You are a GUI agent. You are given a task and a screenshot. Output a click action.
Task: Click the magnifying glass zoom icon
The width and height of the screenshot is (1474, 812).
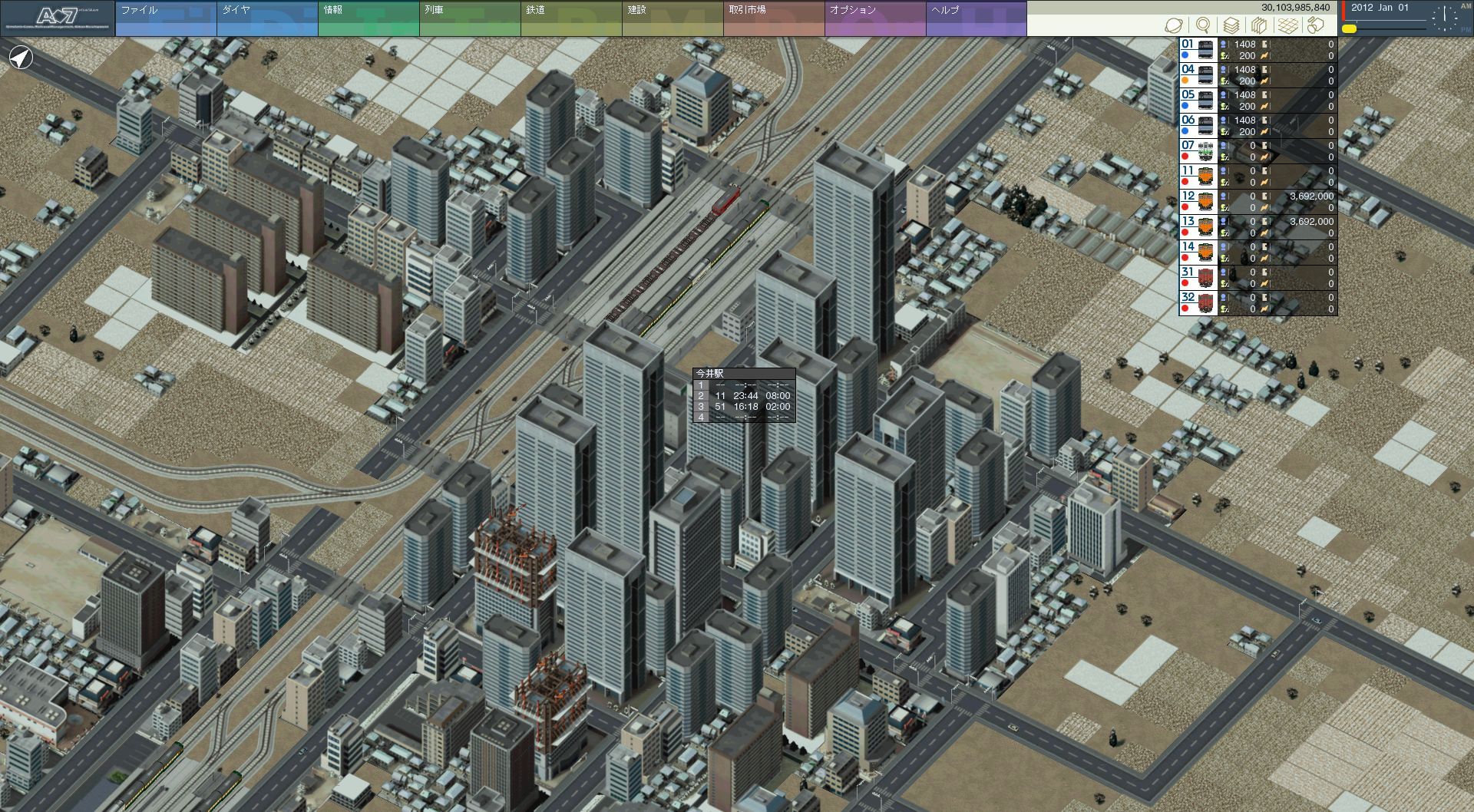(1203, 26)
